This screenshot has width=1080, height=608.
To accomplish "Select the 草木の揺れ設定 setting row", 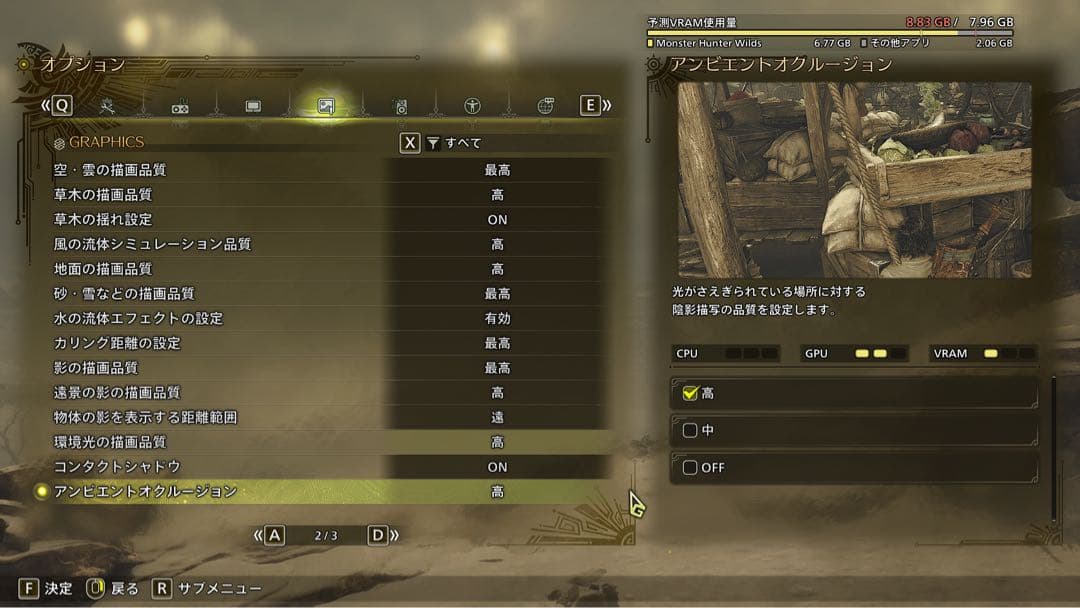I will click(x=330, y=219).
